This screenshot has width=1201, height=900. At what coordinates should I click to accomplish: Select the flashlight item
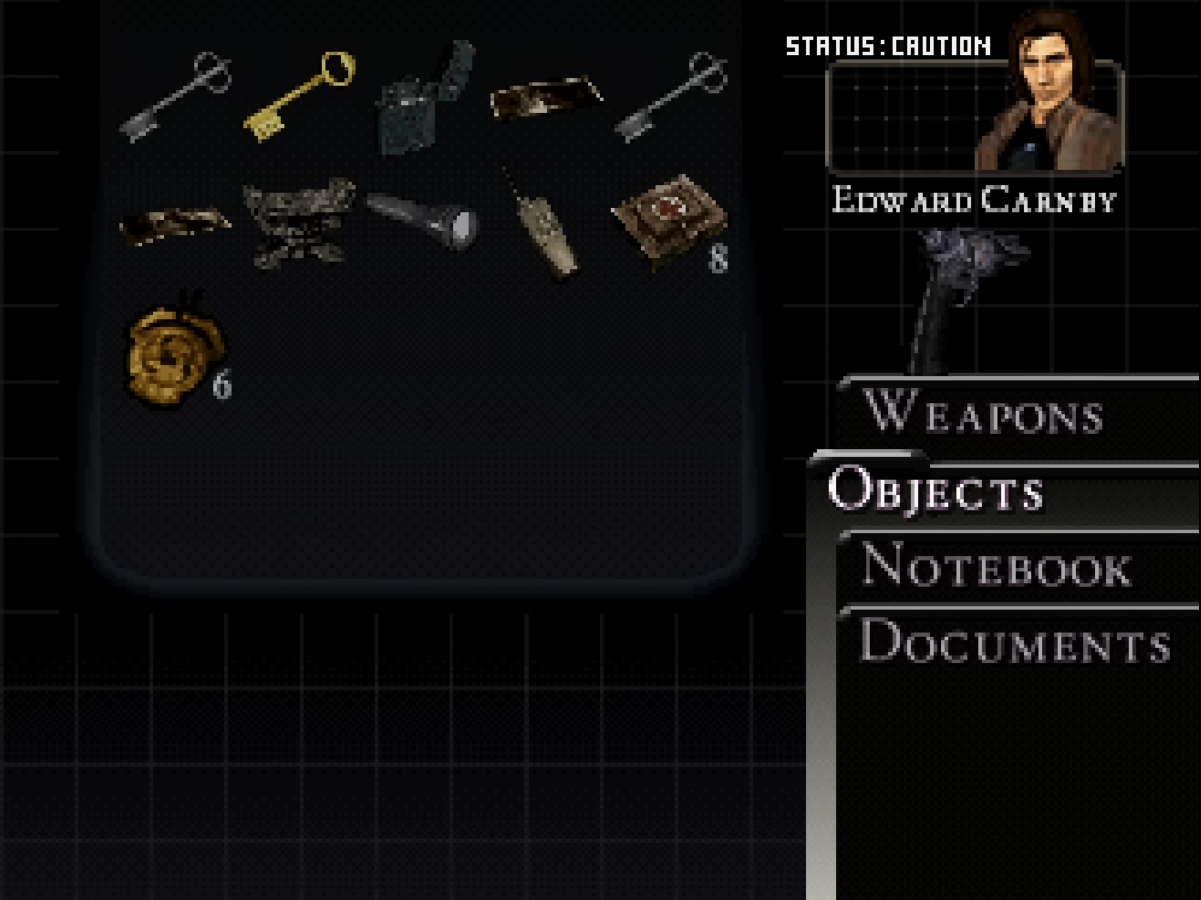pos(422,219)
